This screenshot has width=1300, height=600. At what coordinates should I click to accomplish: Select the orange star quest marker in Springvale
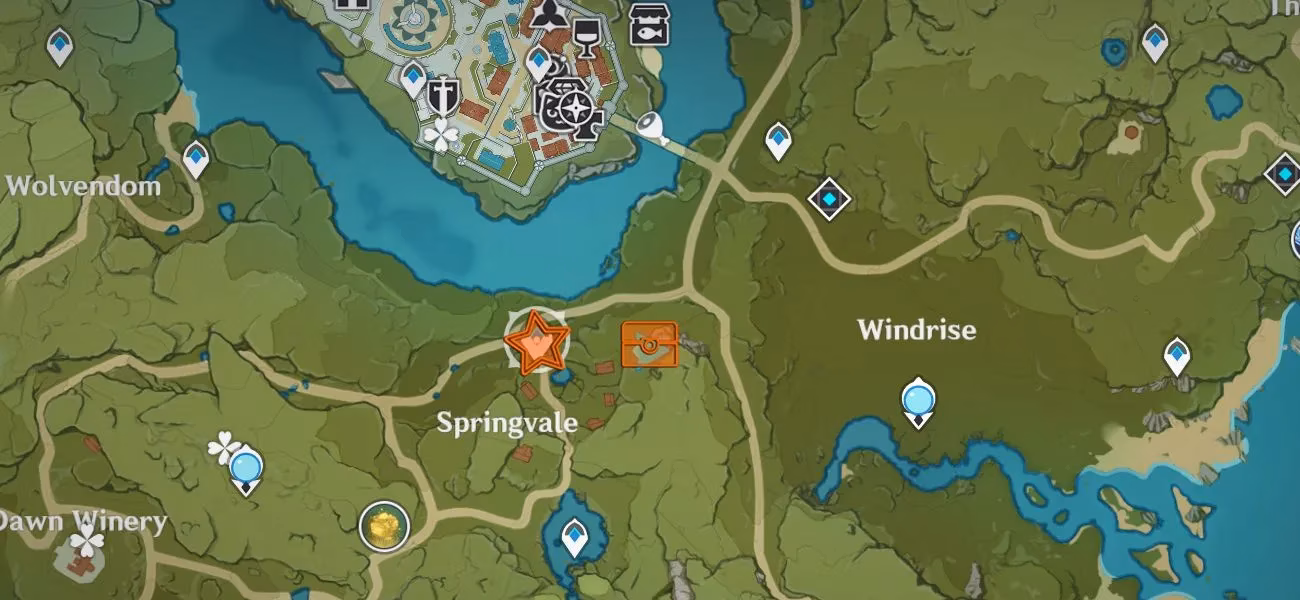pos(537,342)
